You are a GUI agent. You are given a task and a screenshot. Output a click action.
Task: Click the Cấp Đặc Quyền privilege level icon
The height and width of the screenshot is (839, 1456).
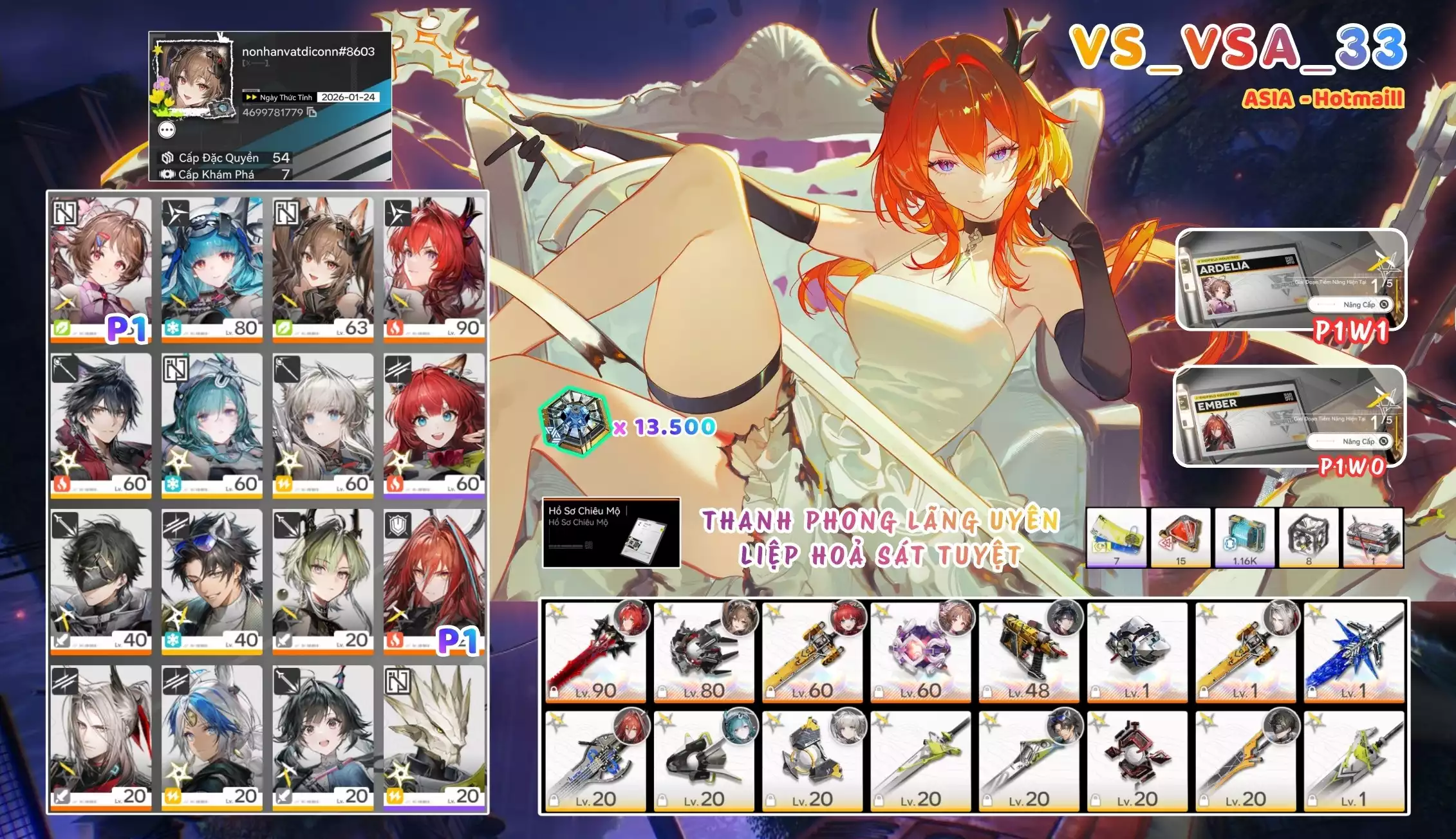click(169, 159)
